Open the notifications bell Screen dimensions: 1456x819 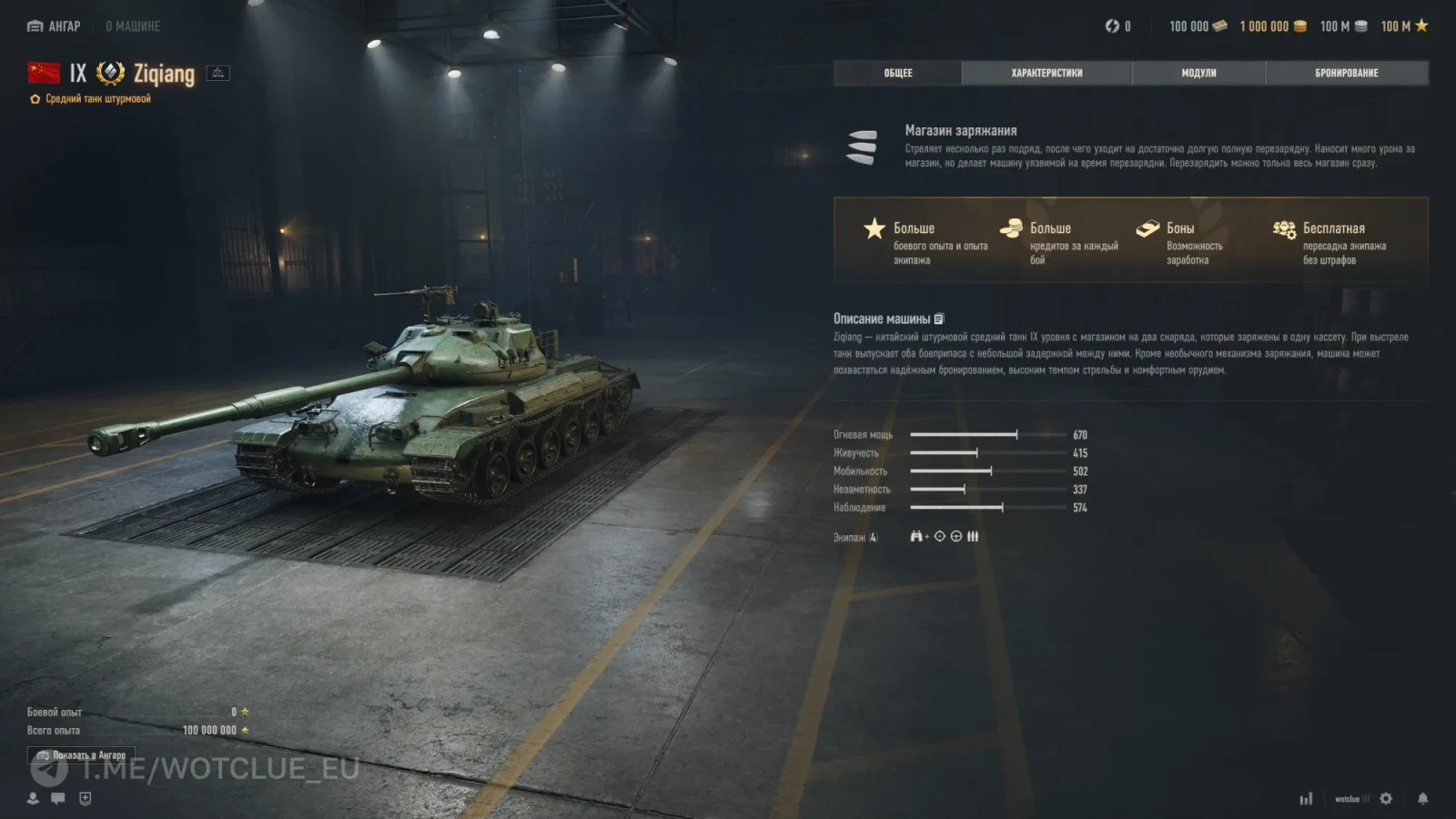pos(1422,799)
